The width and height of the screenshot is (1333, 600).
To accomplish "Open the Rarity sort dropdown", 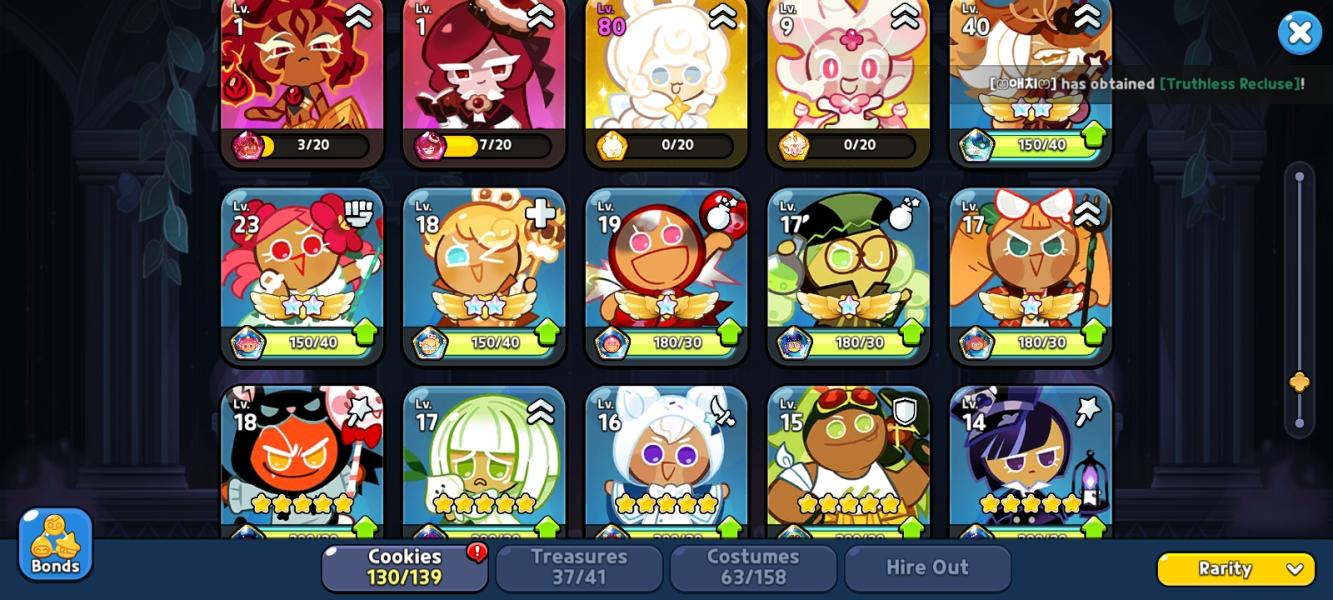I will [1236, 569].
